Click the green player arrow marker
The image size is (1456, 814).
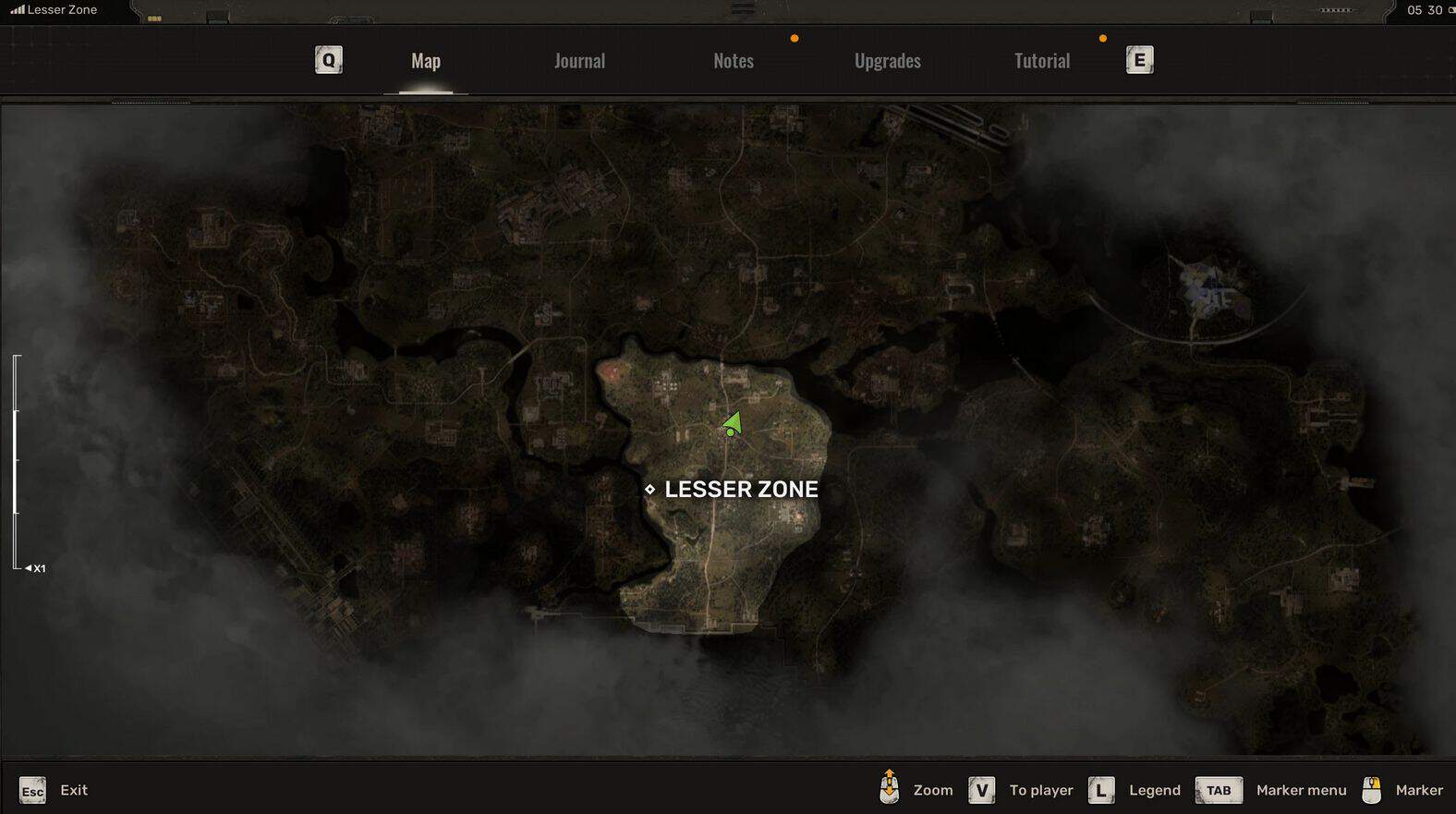733,424
